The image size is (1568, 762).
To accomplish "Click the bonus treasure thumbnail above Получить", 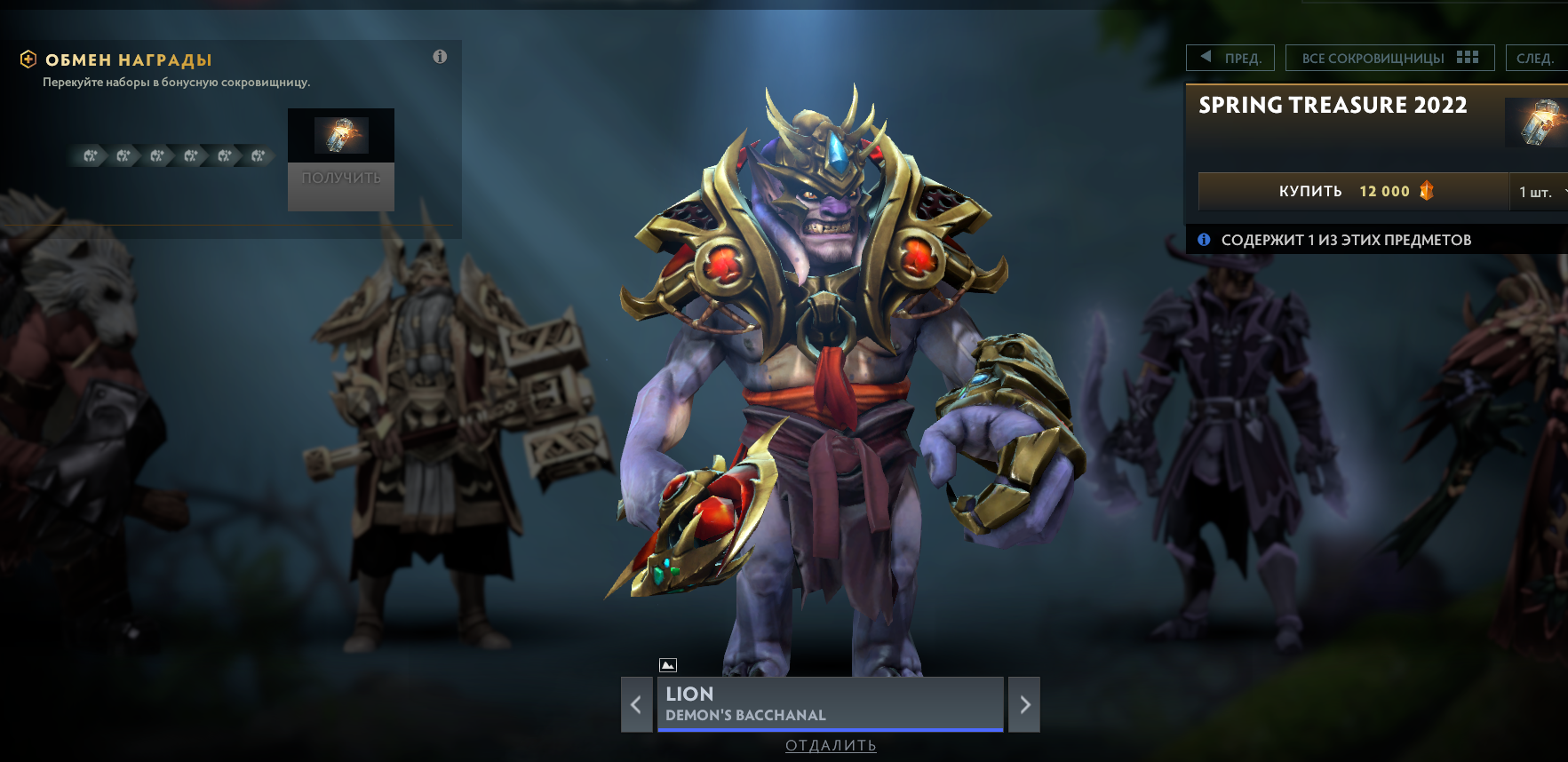I will (340, 135).
